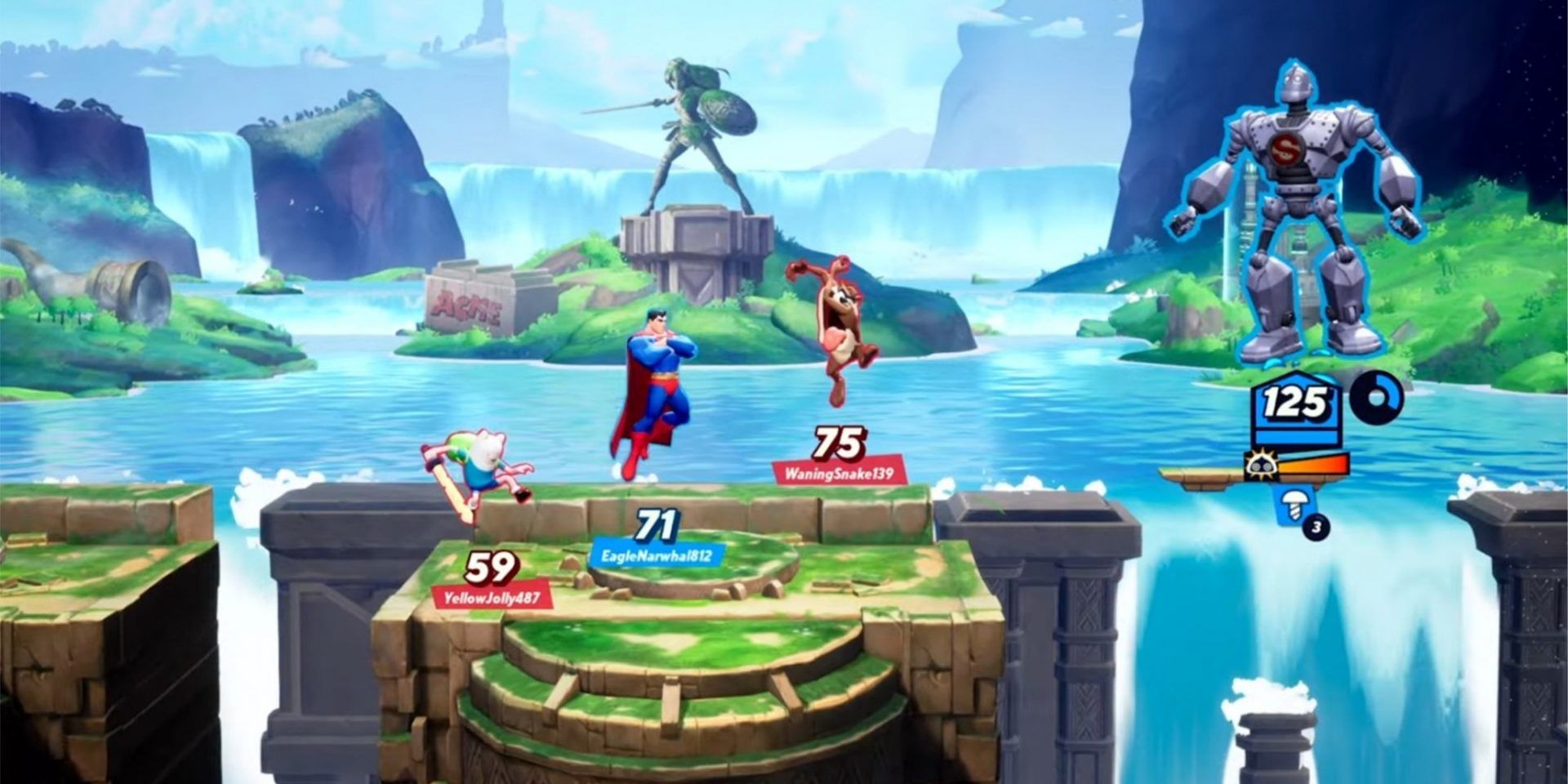The image size is (1568, 784).
Task: Choose the WaningSnake139 player name tag
Action: pyautogui.click(x=839, y=473)
